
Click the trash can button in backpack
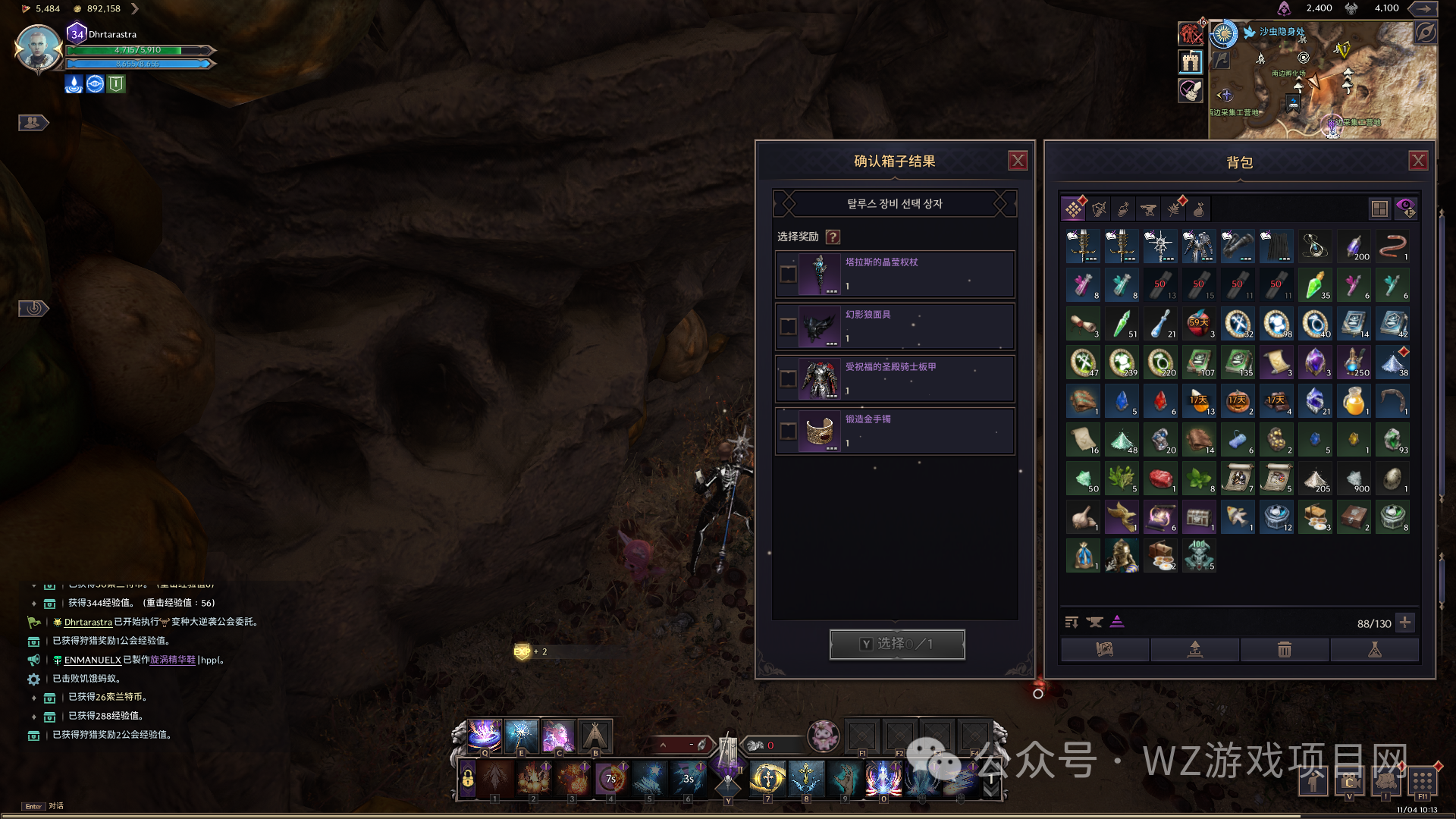point(1284,649)
